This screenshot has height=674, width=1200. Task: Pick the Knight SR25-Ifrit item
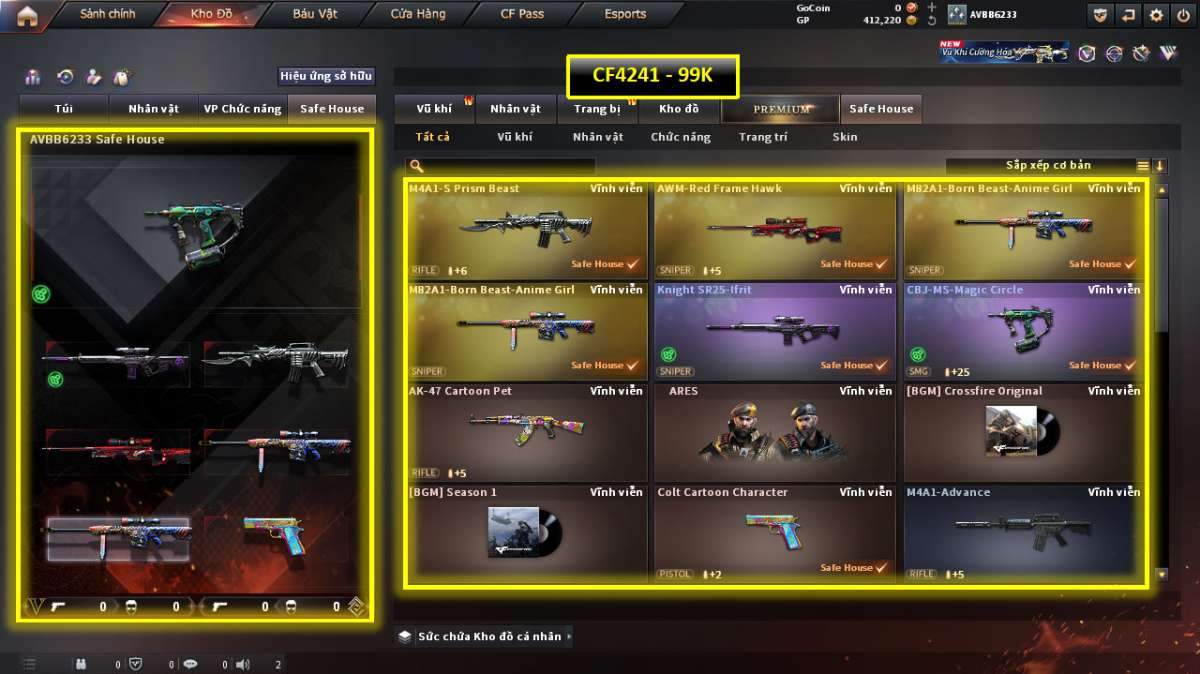775,331
